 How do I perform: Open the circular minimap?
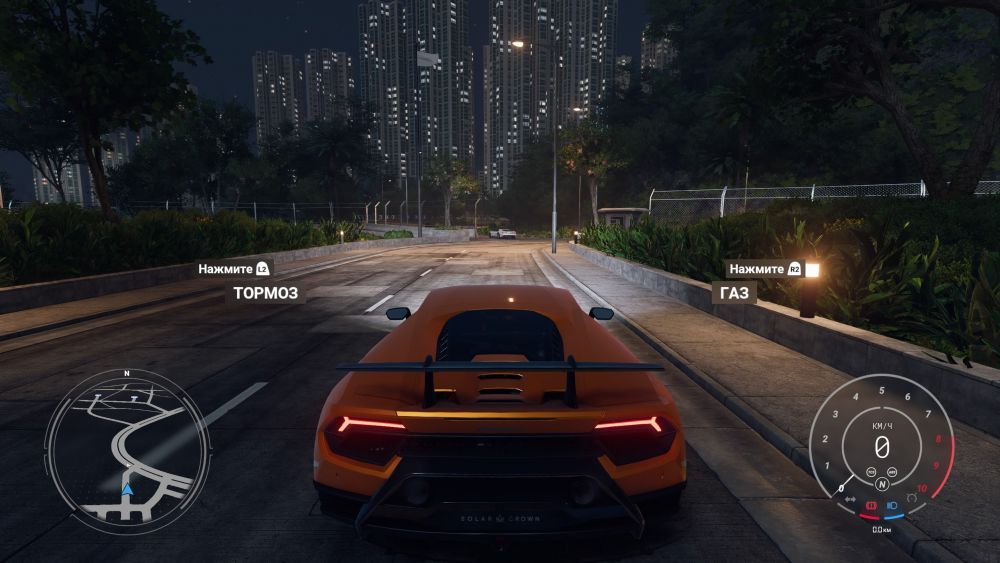(x=127, y=446)
